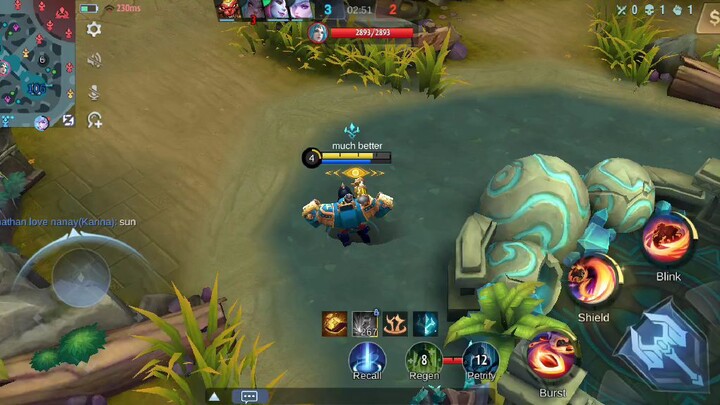Select the orange antler emblem icon
720x405 pixels.
[x=395, y=324]
